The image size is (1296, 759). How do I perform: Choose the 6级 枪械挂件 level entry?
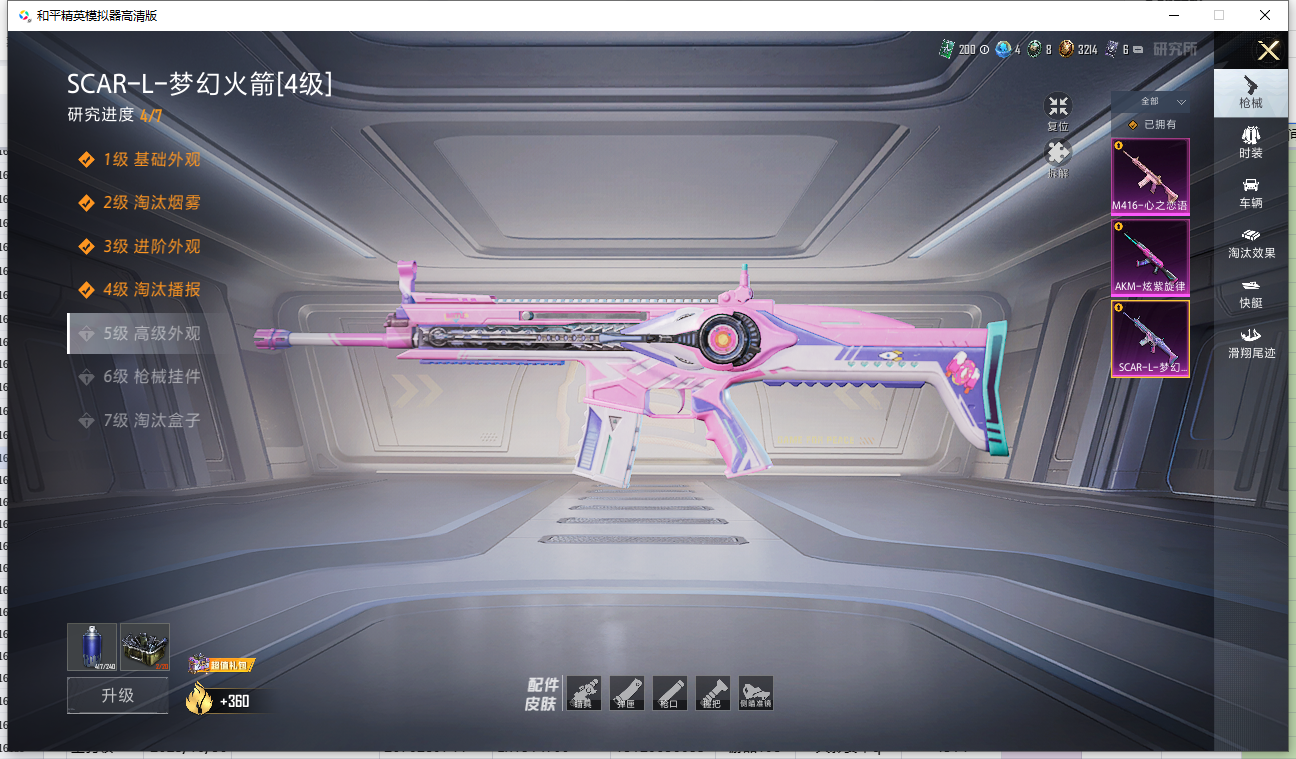pyautogui.click(x=151, y=377)
